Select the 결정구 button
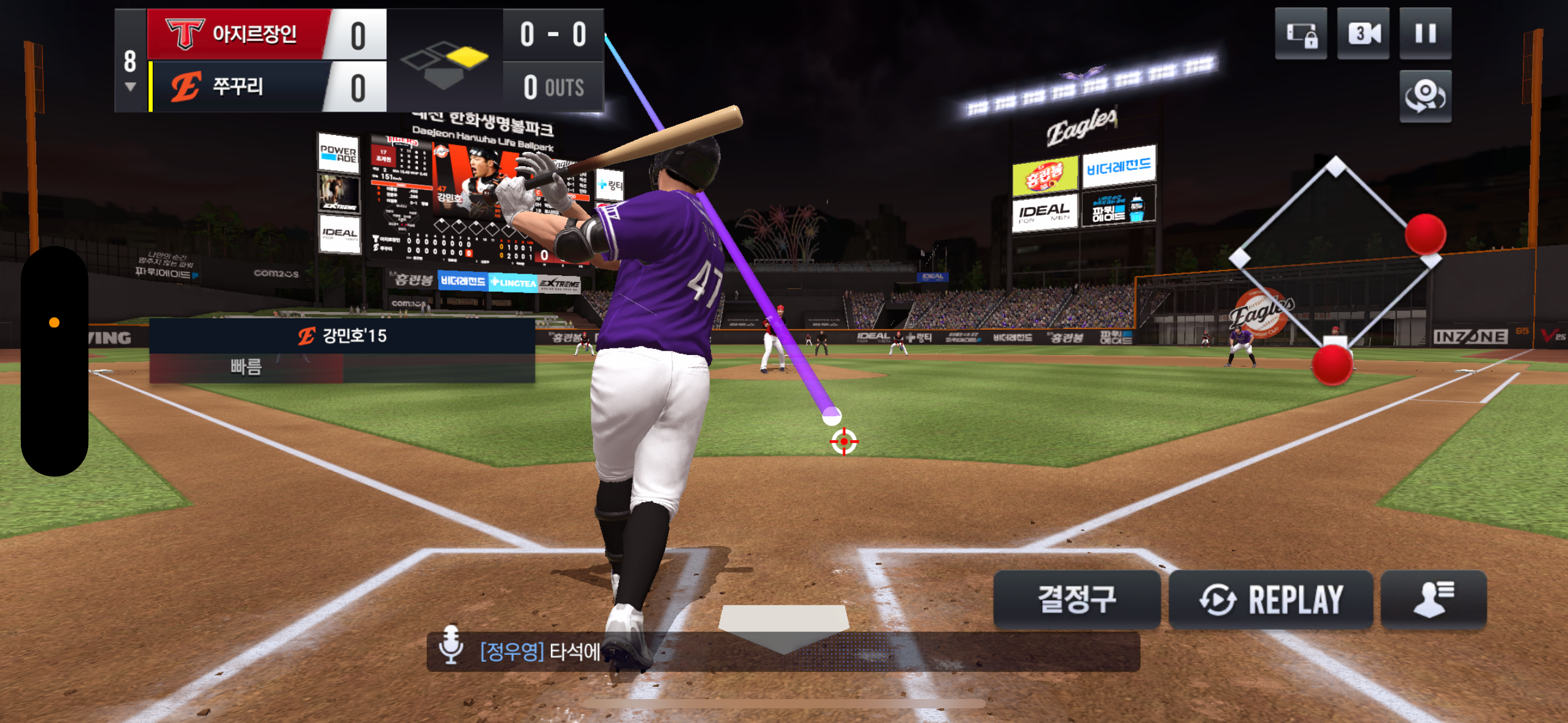1568x723 pixels. [1077, 599]
